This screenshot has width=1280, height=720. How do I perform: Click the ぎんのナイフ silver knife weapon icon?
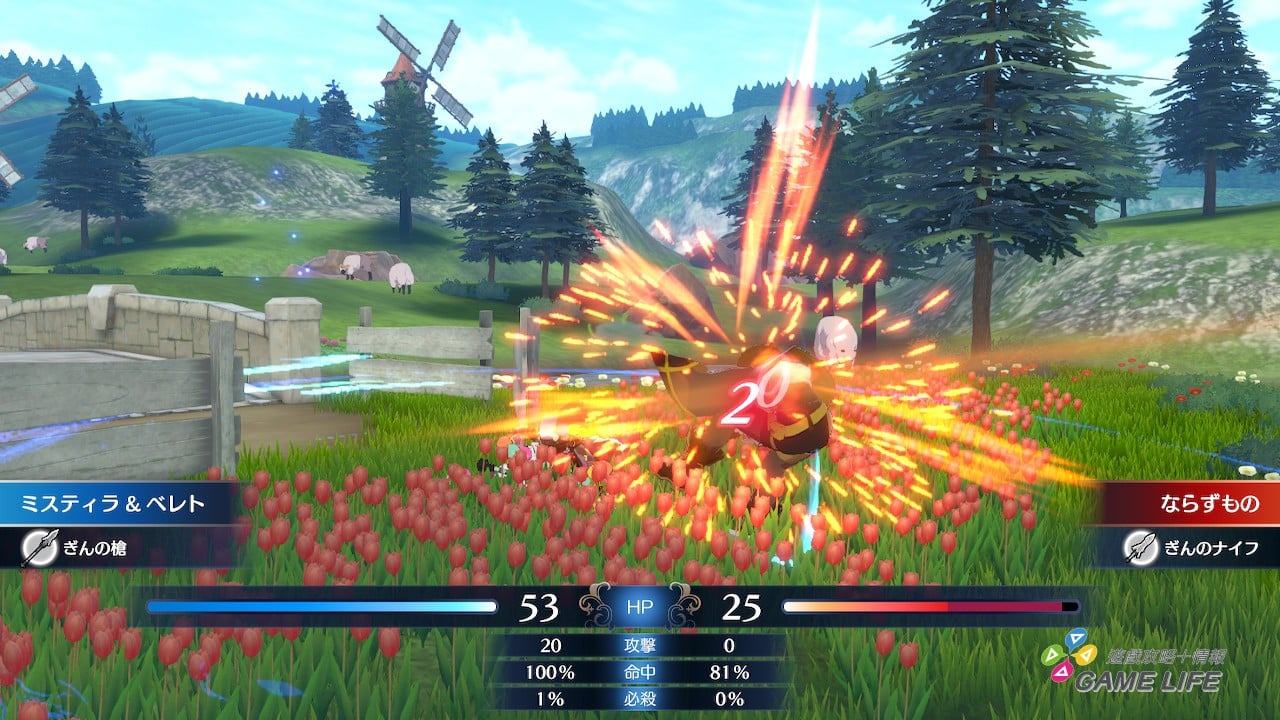[1140, 547]
